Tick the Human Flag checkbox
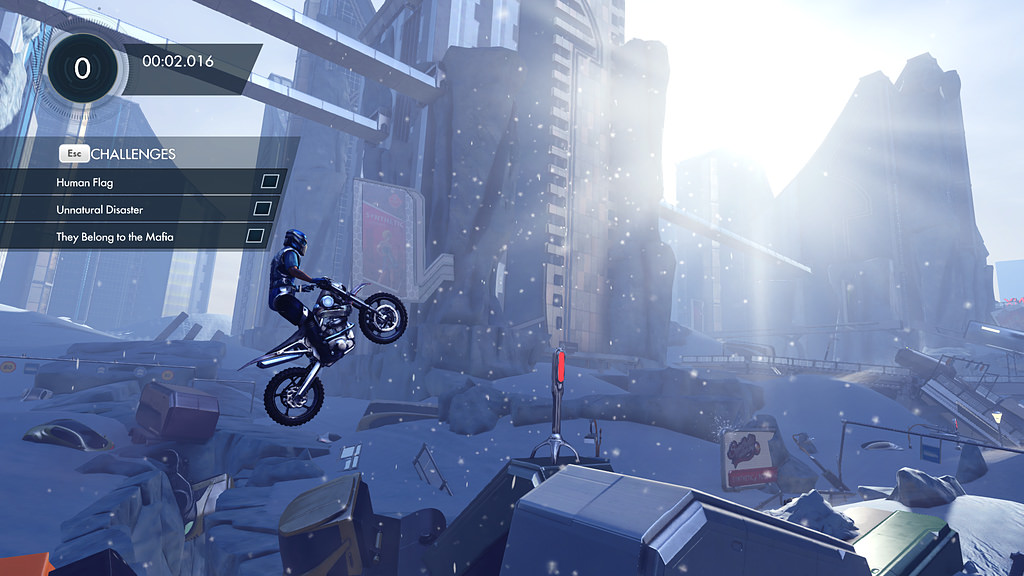The height and width of the screenshot is (576, 1024). tap(269, 182)
